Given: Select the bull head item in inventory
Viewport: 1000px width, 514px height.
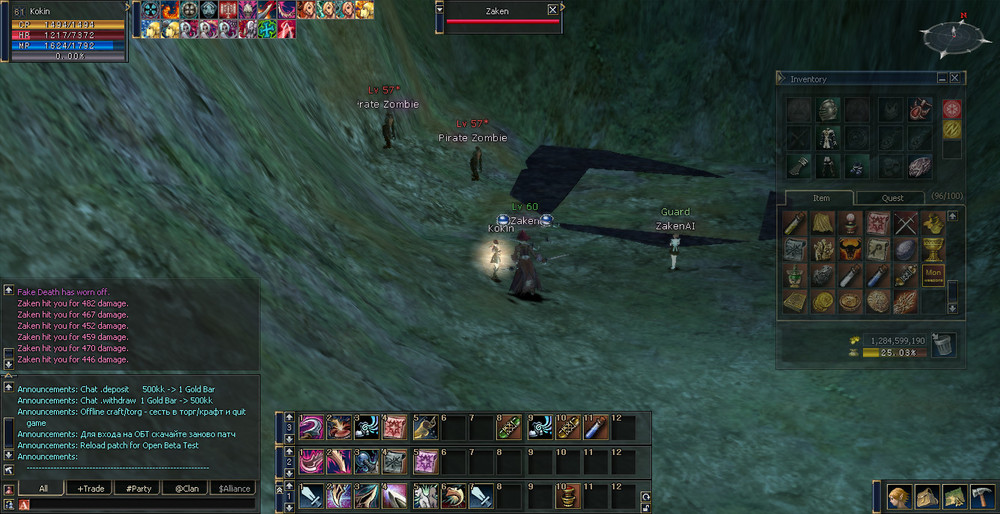Looking at the screenshot, I should pyautogui.click(x=850, y=249).
